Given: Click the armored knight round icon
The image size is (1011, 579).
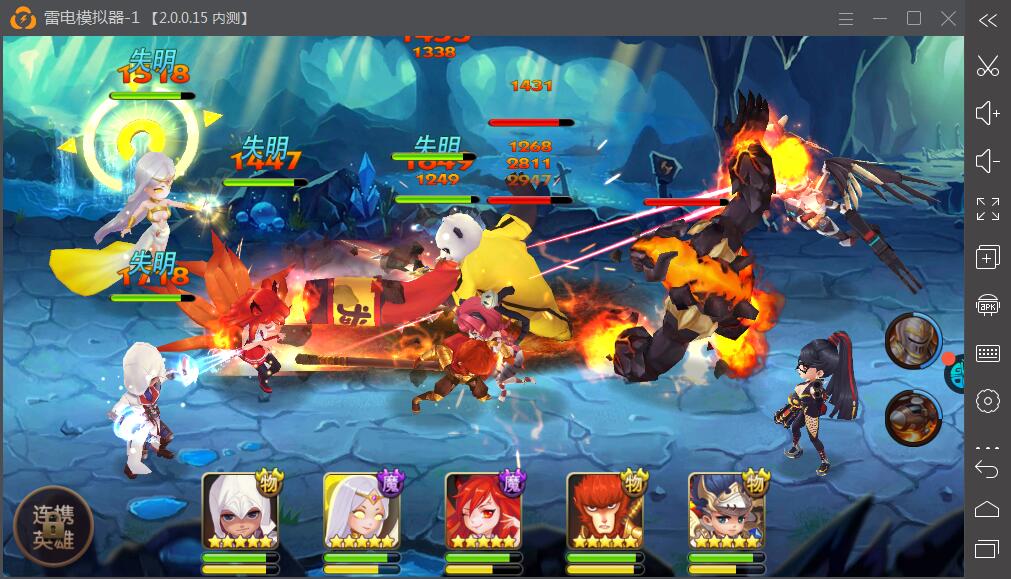Looking at the screenshot, I should [x=912, y=340].
